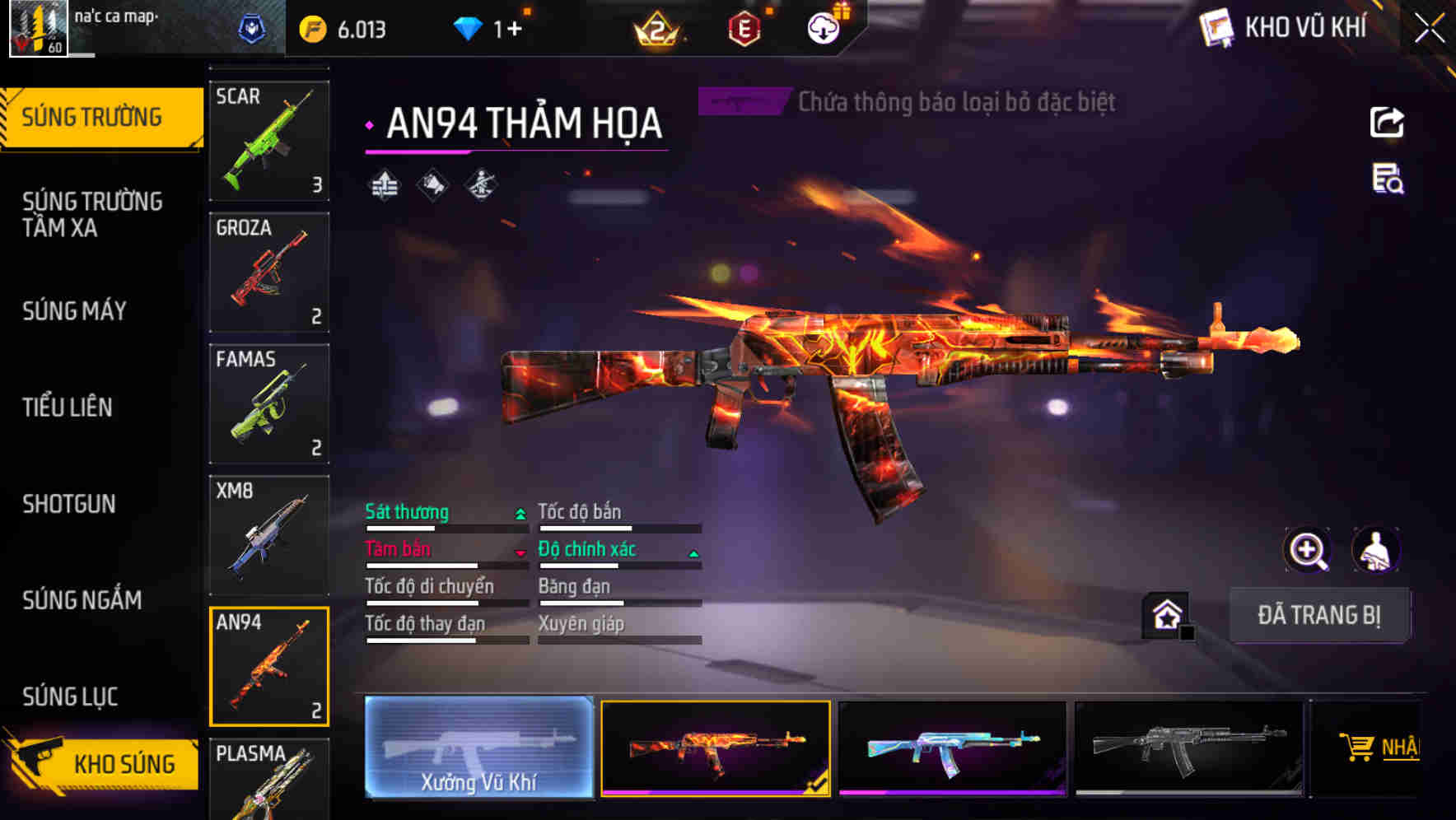This screenshot has height=820, width=1456.
Task: Click the ĐÃ TRANG BỊ button
Action: coord(1319,615)
